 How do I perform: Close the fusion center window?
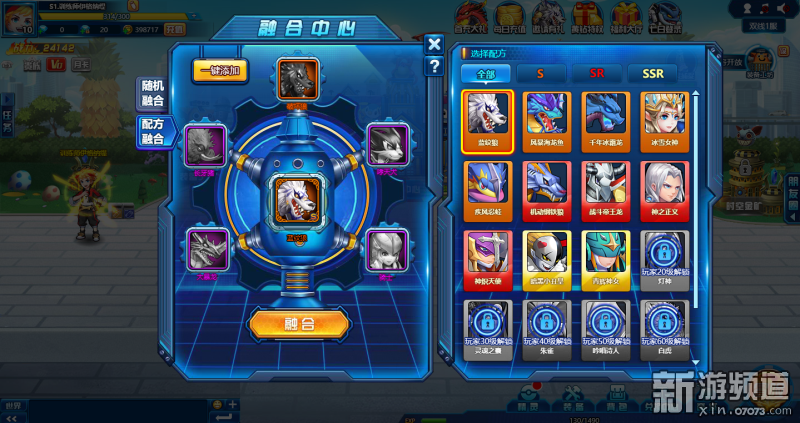pyautogui.click(x=433, y=44)
